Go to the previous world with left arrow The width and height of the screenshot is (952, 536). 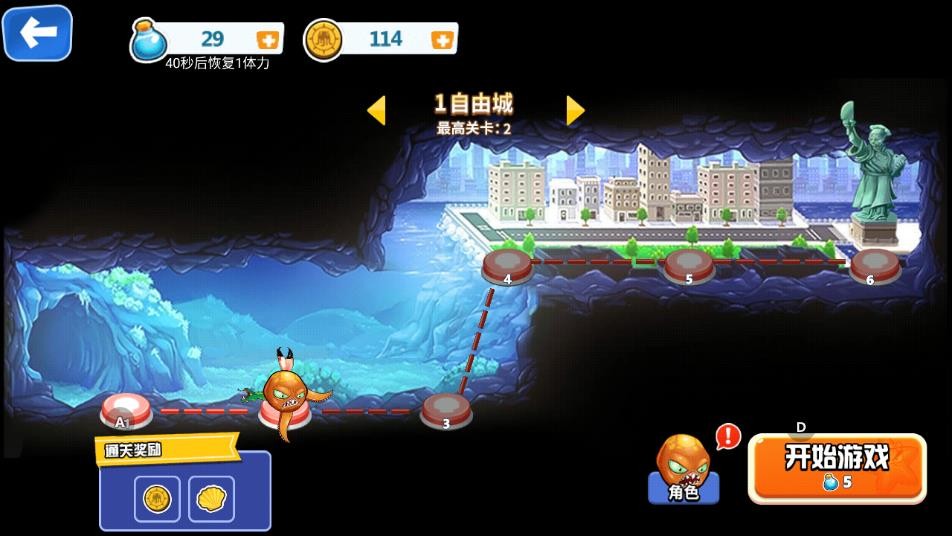click(x=376, y=110)
